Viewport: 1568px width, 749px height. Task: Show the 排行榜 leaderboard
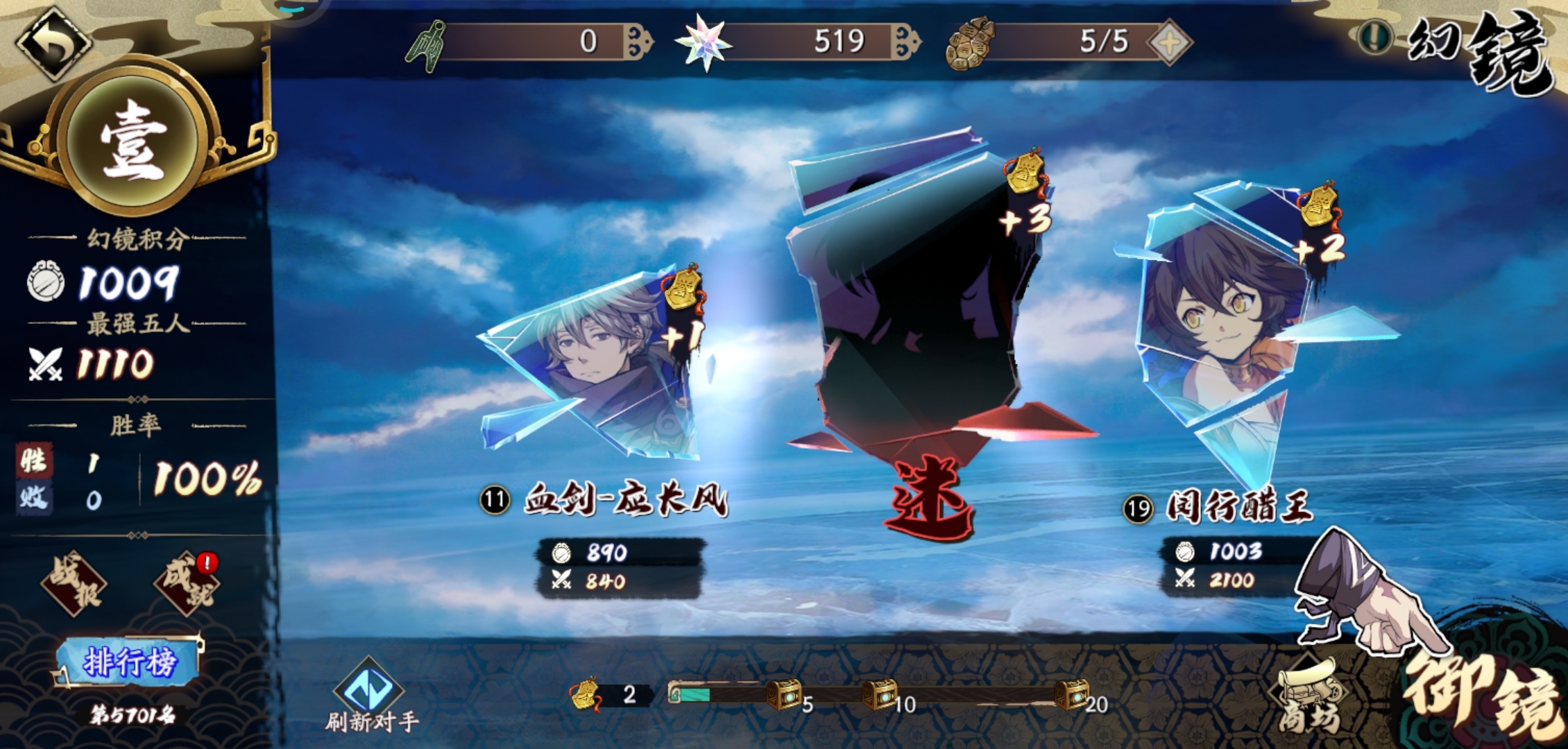[x=129, y=662]
